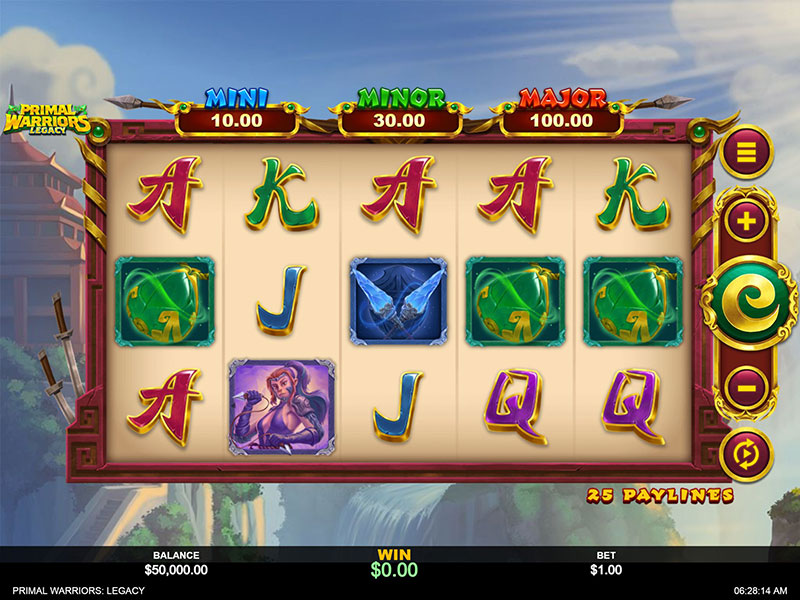Spin the reels with the green swirl button
This screenshot has height=600, width=800.
coord(746,301)
